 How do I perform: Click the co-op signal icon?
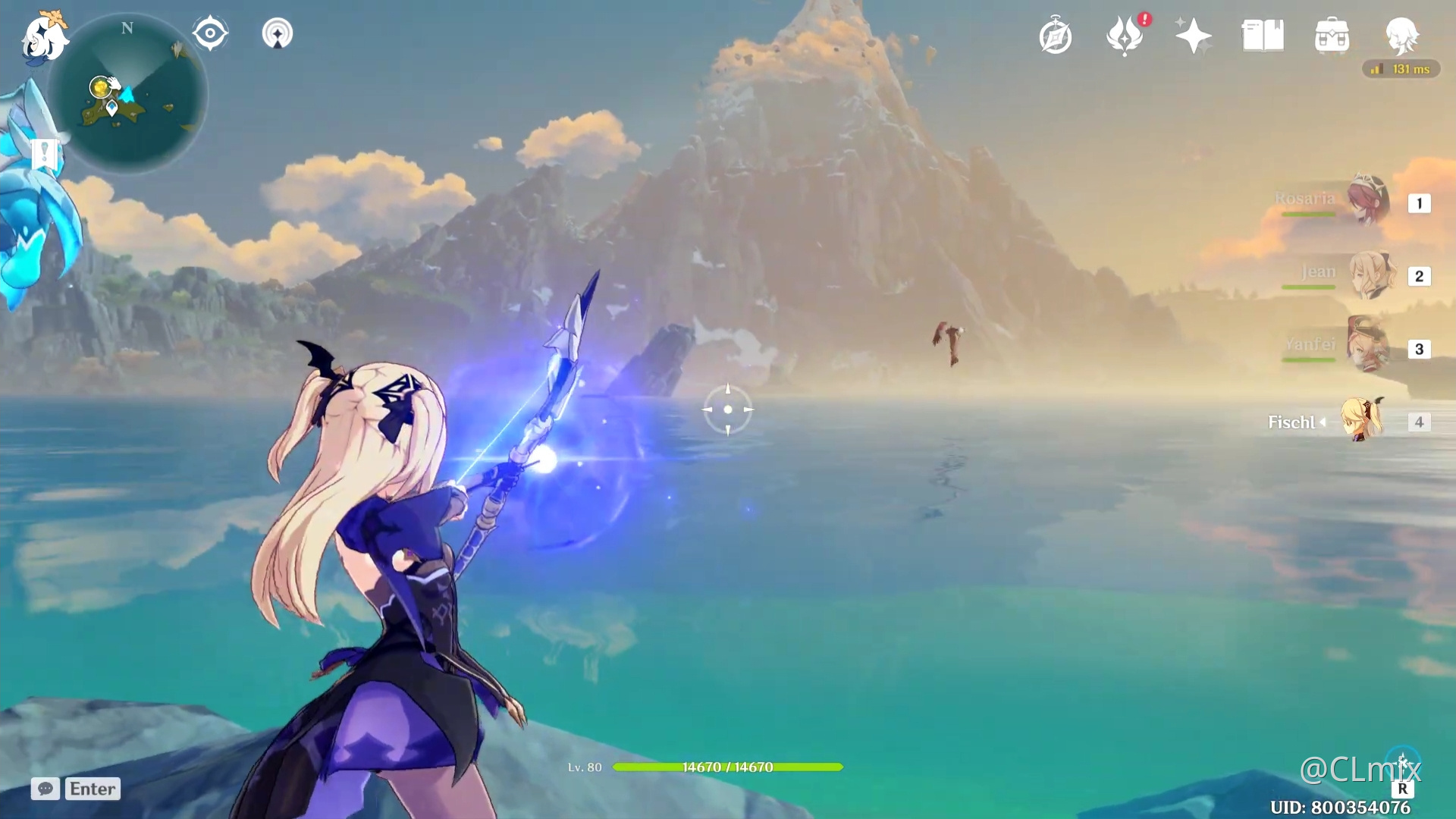[278, 34]
